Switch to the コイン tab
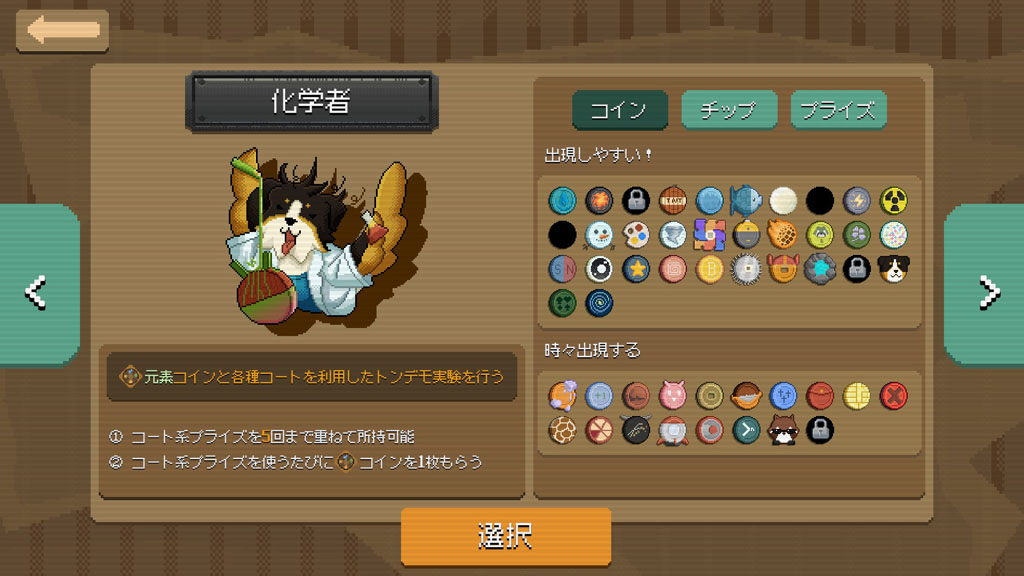 (619, 110)
